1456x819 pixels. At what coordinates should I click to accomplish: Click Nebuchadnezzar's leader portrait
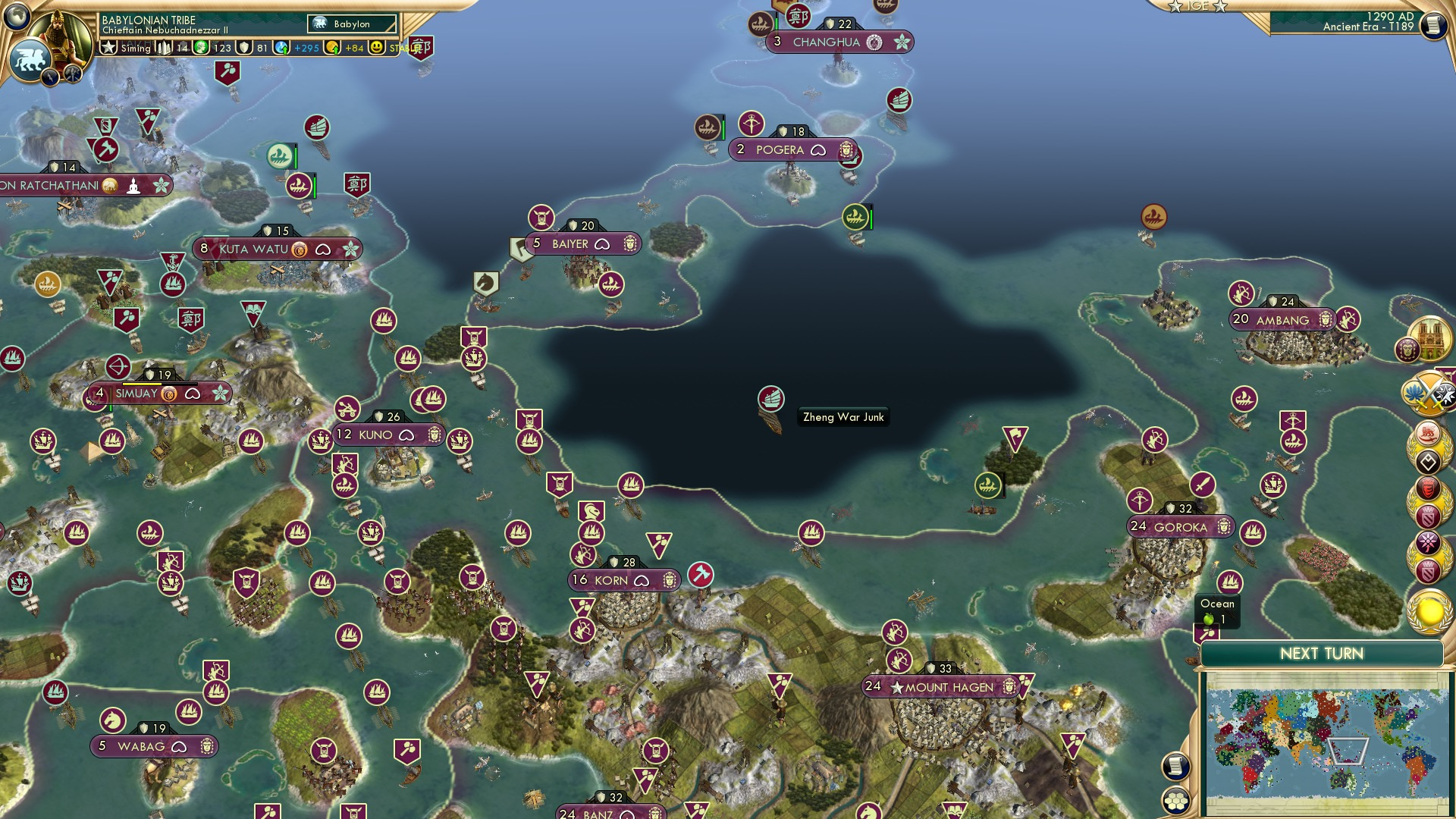pos(63,34)
